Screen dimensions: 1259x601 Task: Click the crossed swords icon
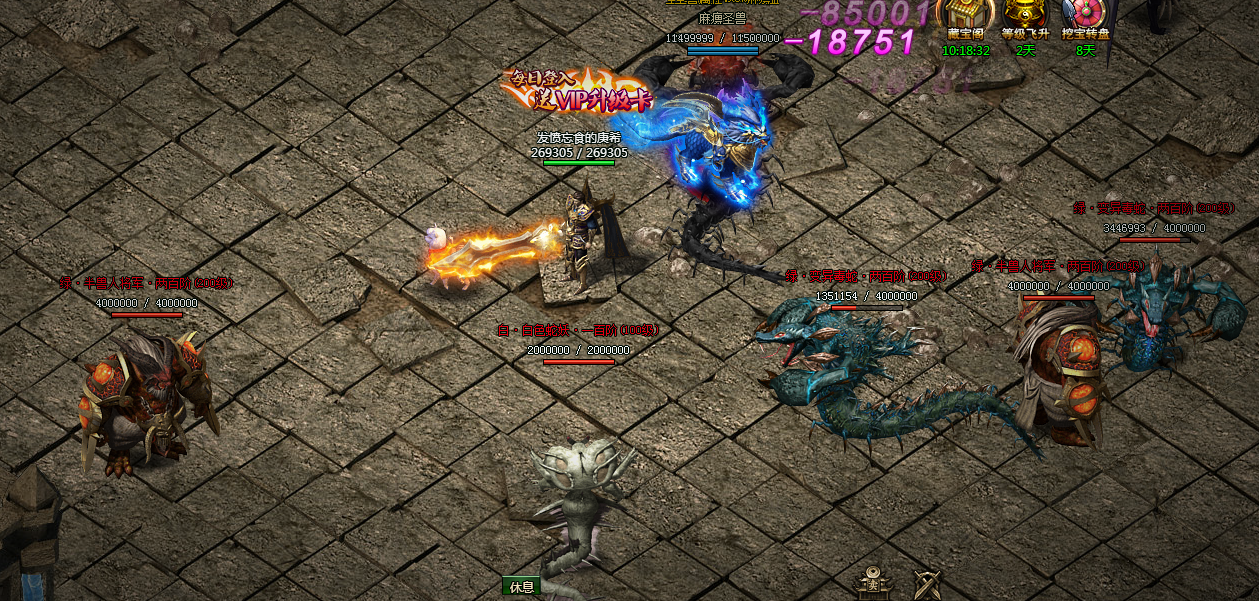click(x=927, y=584)
